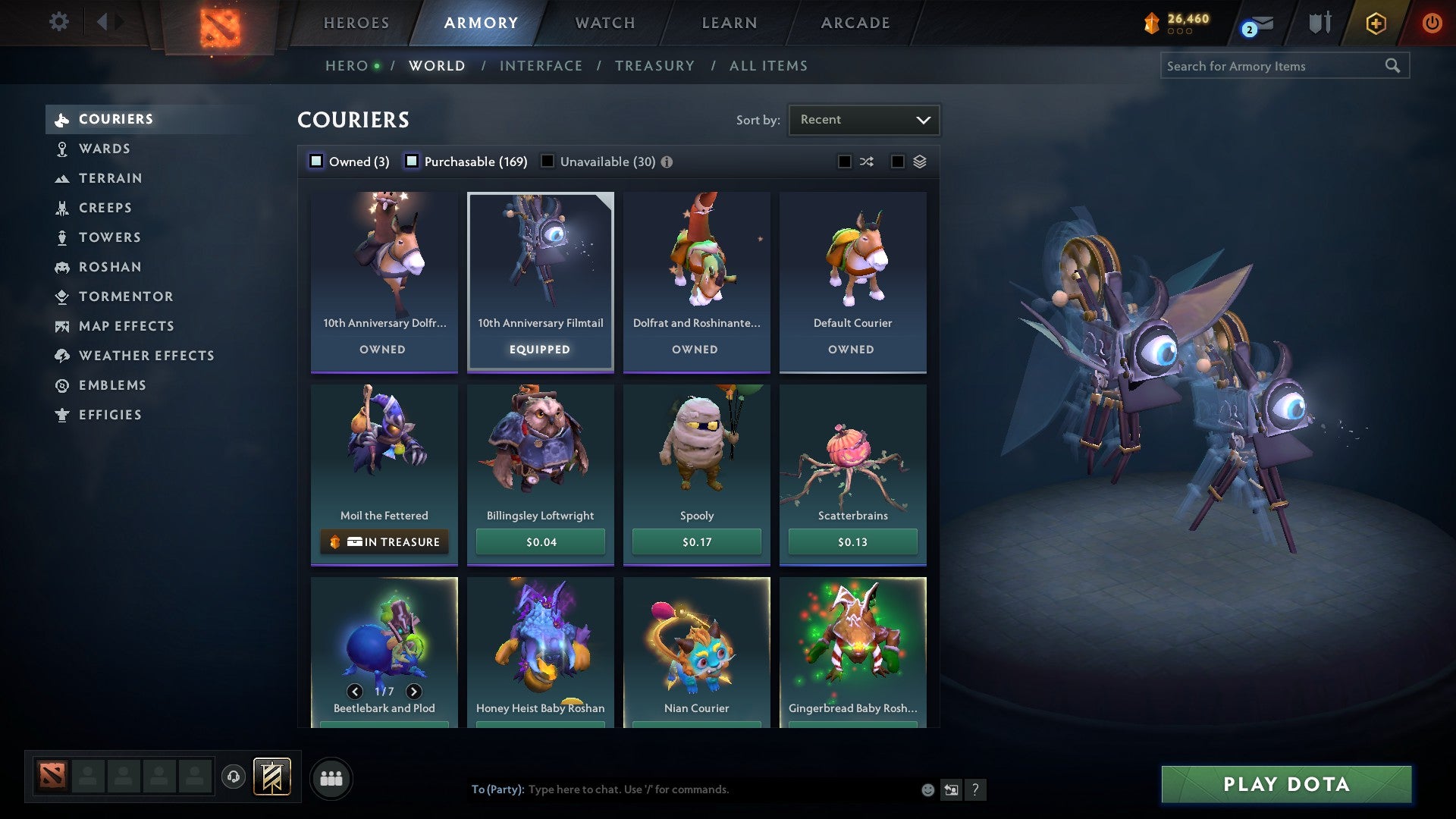Open the Watch tab in the top menu
Screen dimensions: 1456x819
tap(604, 22)
